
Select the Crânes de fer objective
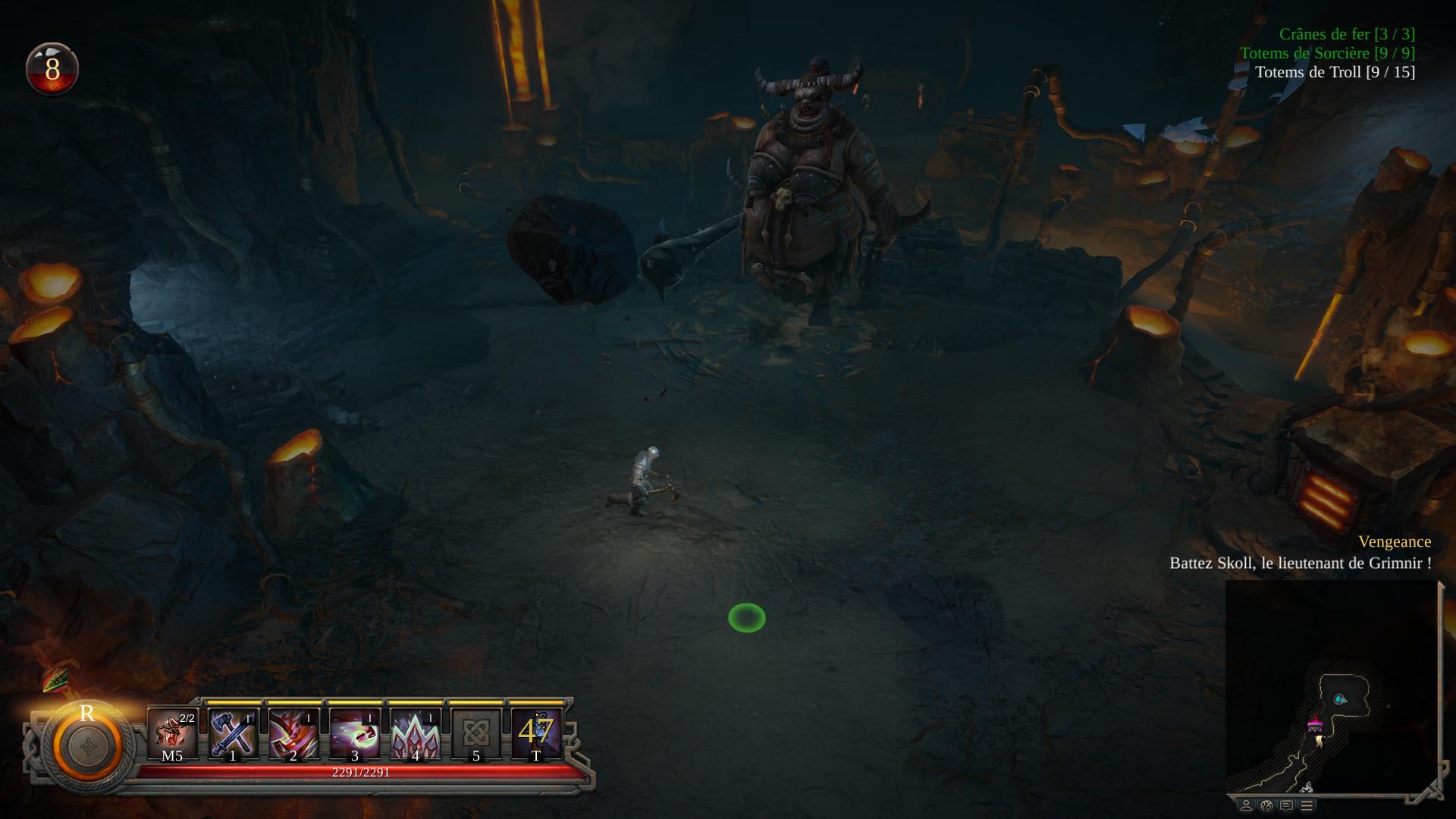(x=1347, y=34)
